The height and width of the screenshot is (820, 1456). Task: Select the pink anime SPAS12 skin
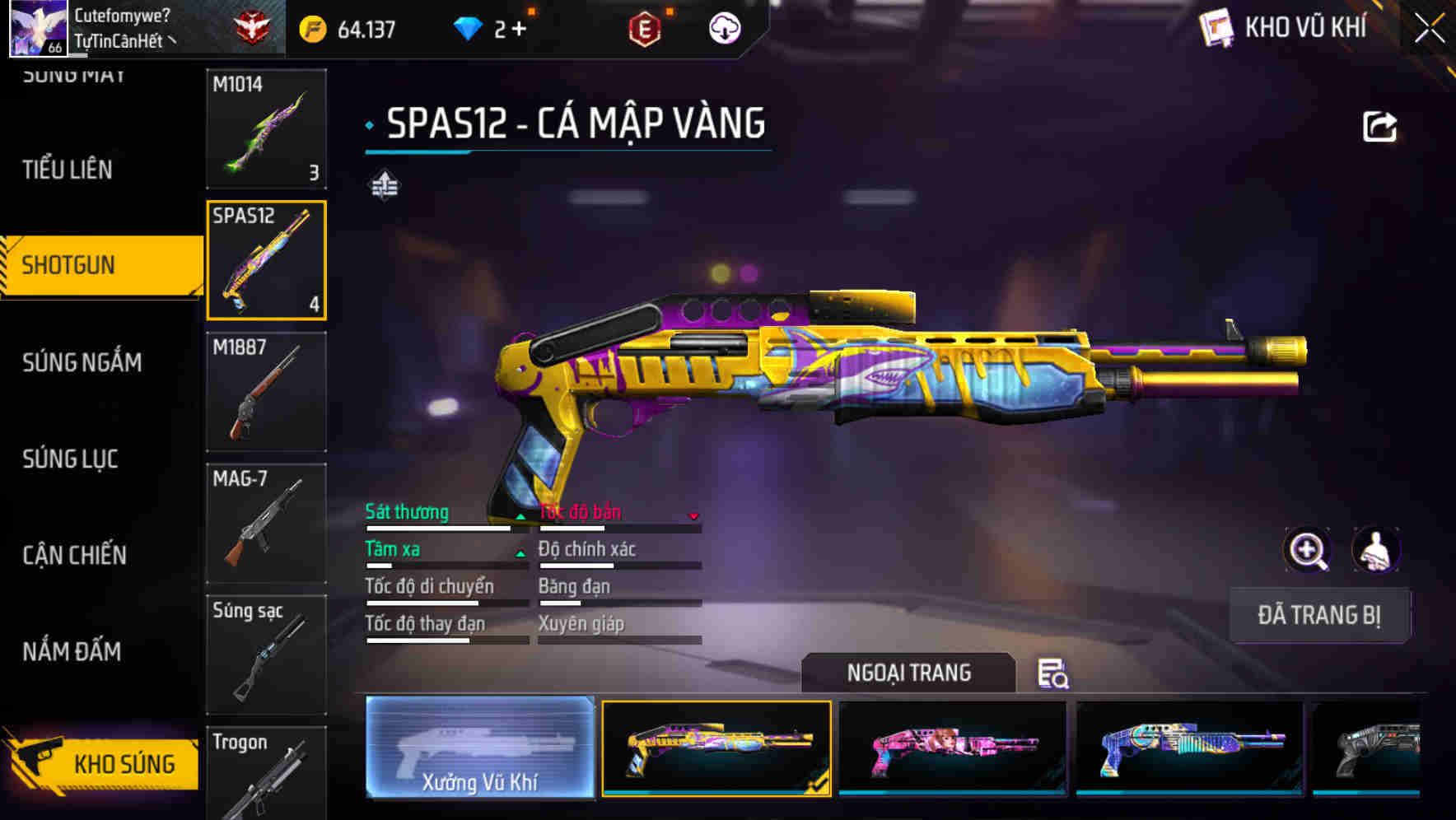coord(952,748)
